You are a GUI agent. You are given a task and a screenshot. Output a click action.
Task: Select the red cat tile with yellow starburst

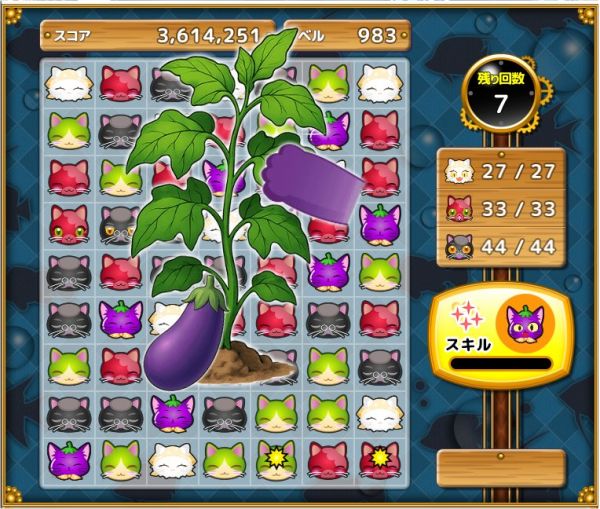379,459
